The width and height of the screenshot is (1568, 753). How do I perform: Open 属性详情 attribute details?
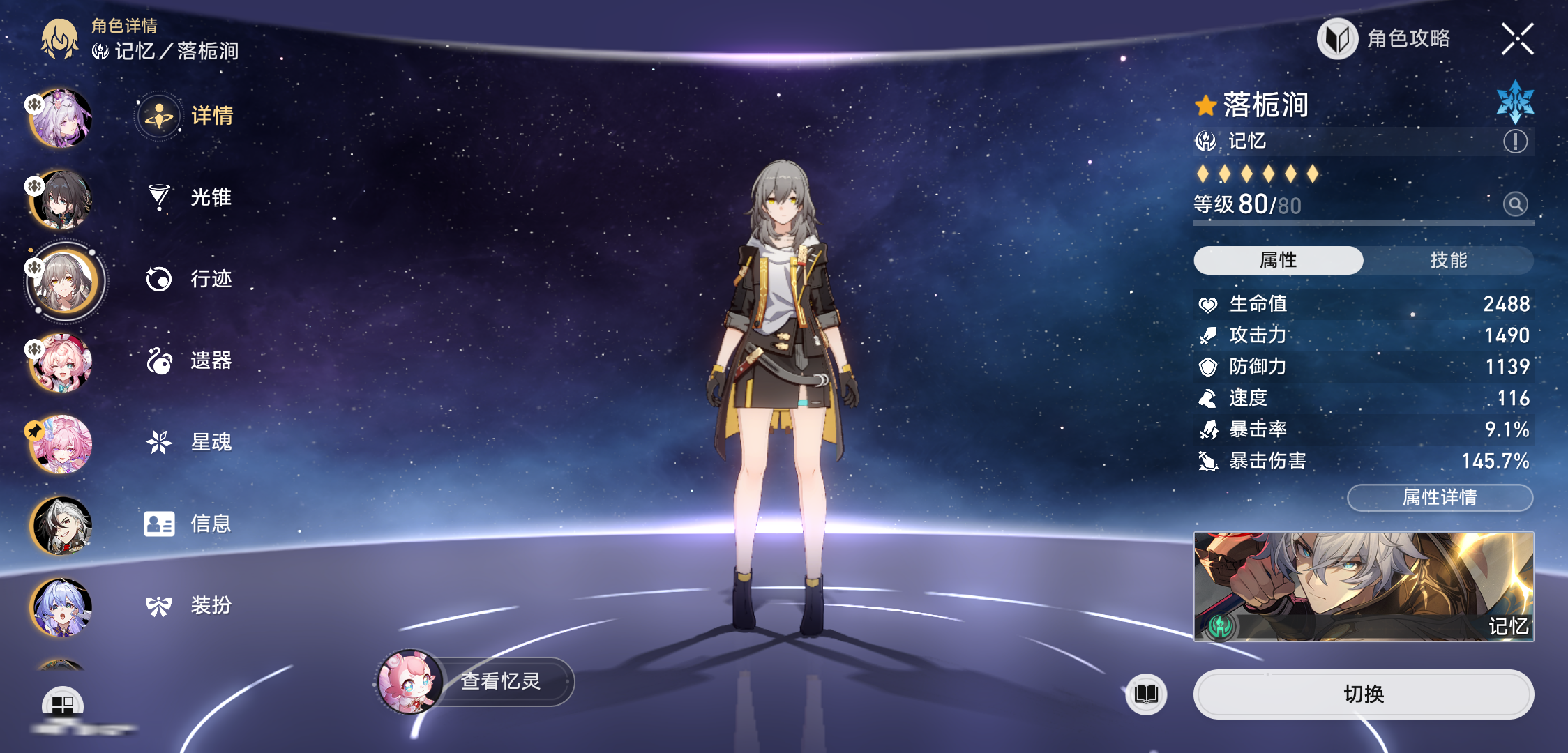(1440, 497)
